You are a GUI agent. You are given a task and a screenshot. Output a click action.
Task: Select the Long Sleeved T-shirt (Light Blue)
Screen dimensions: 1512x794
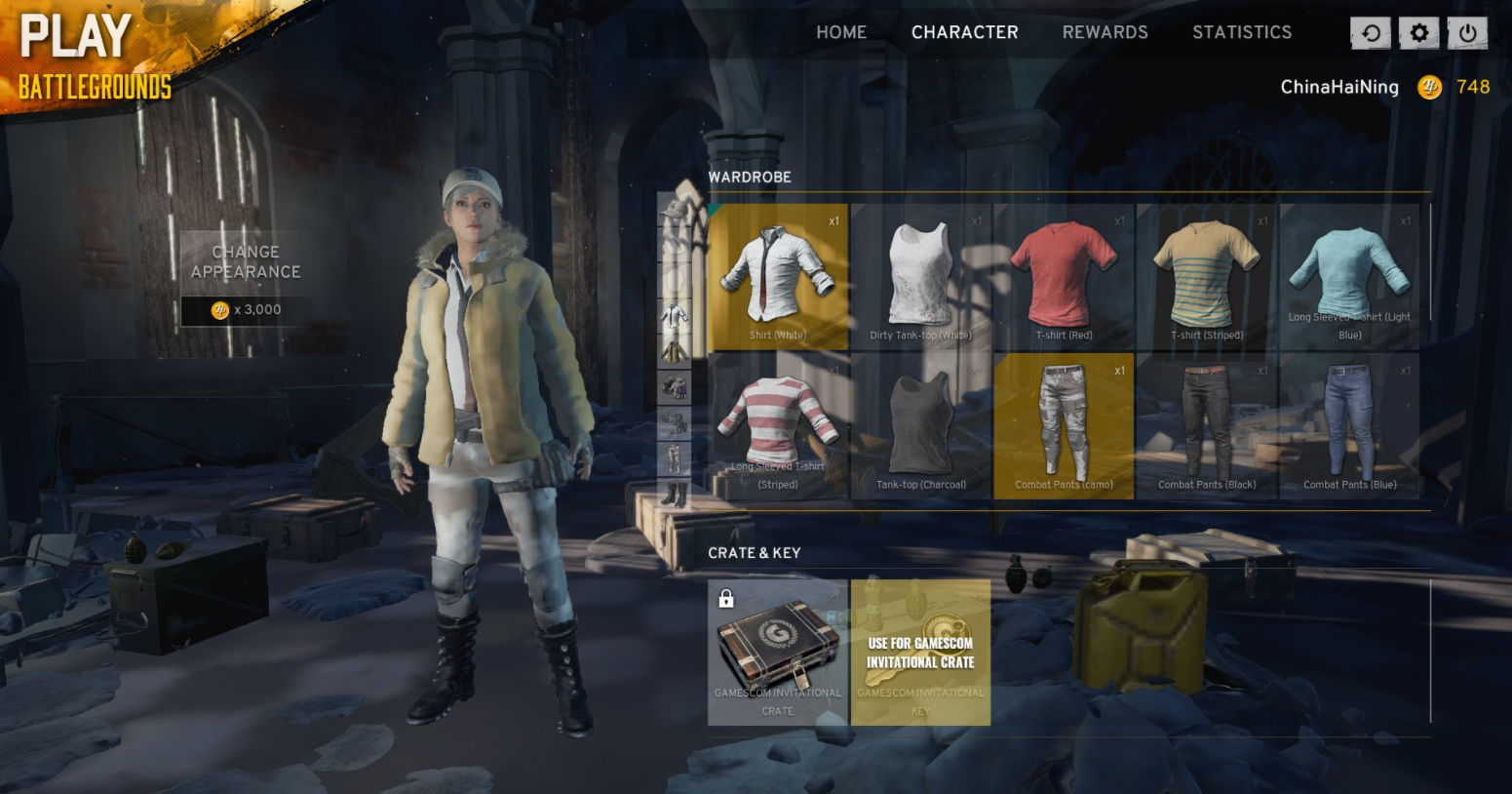point(1349,277)
